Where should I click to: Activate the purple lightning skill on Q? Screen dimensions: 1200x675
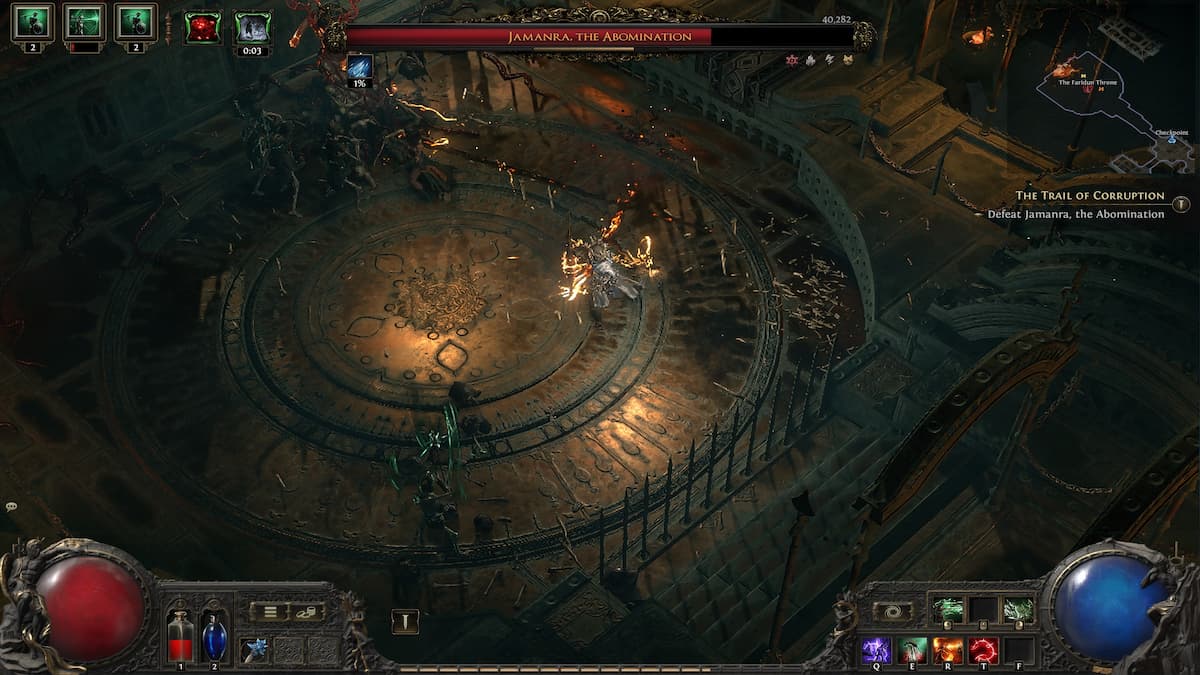pyautogui.click(x=877, y=650)
